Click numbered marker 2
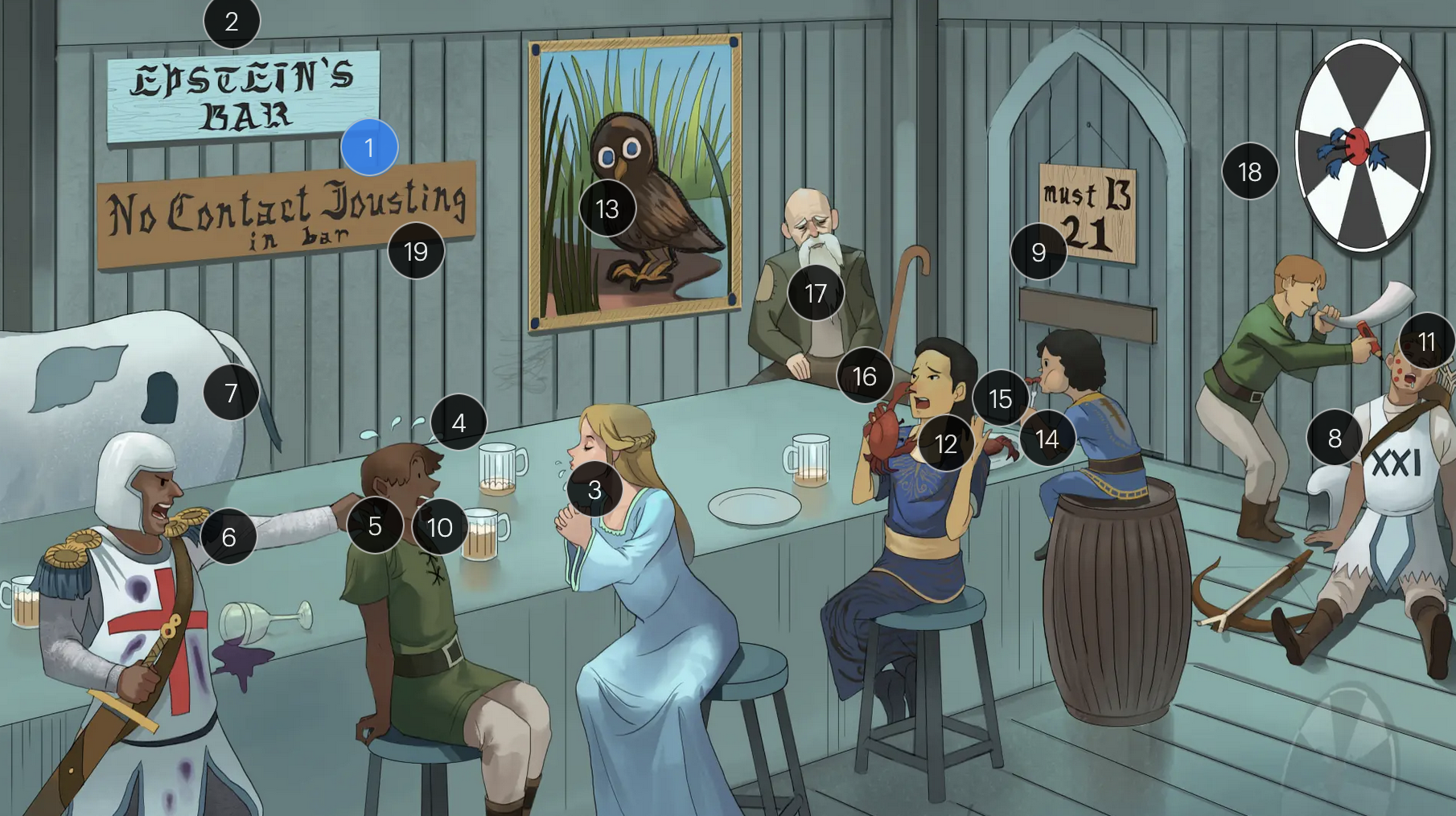Screen dimensions: 1456x816 (232, 21)
